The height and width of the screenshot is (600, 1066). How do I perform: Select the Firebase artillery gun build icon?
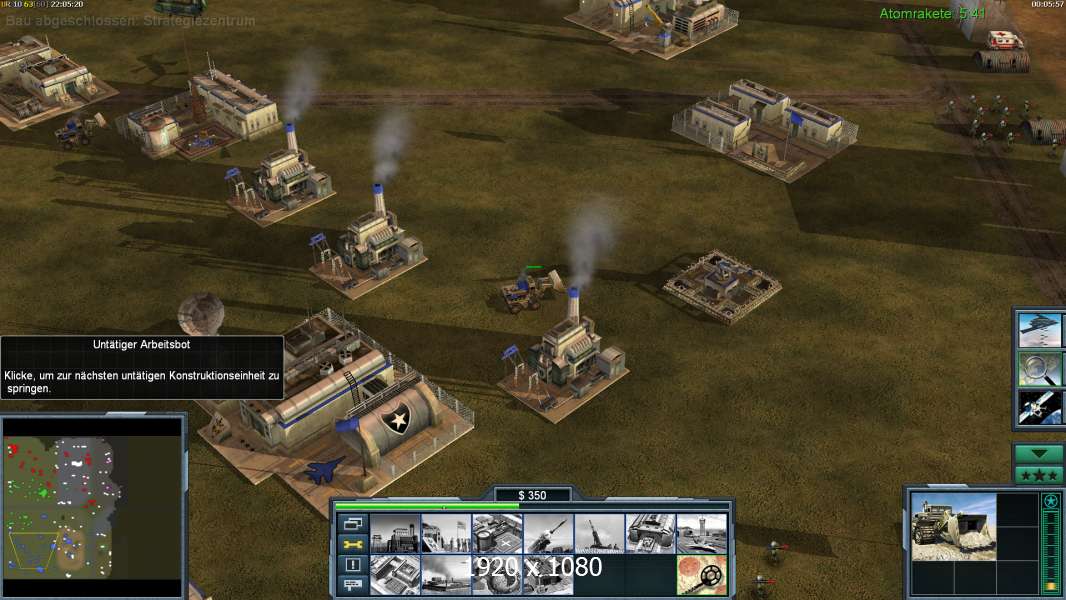598,533
